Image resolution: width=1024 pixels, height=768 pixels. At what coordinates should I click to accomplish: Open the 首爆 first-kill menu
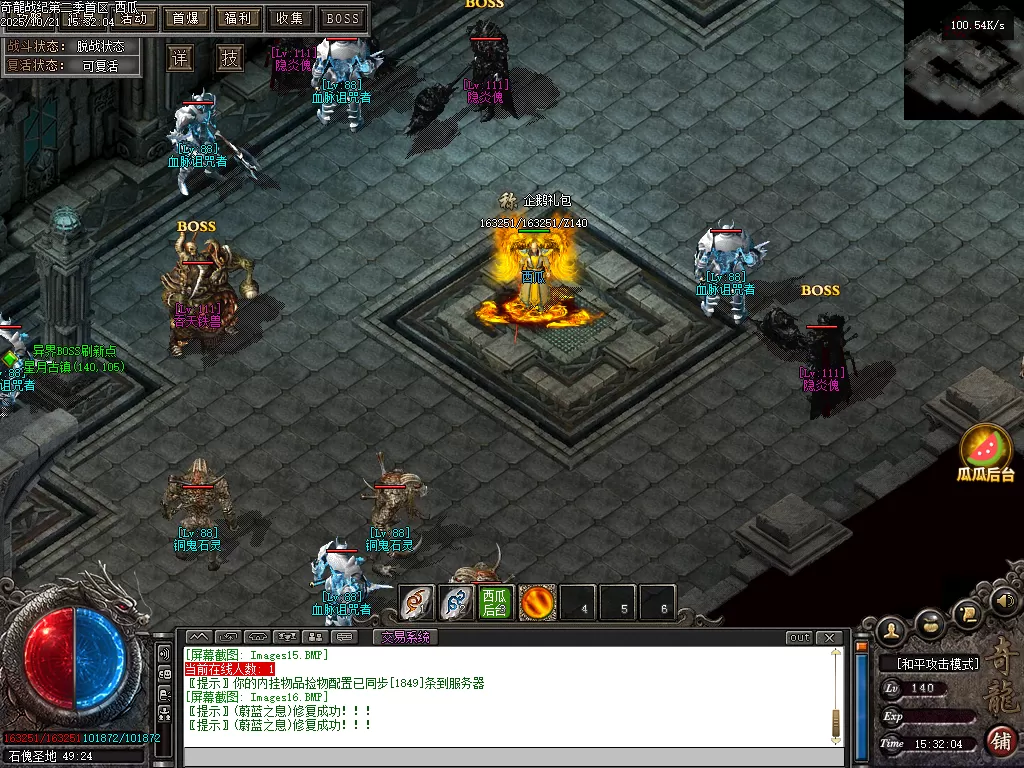coord(185,18)
